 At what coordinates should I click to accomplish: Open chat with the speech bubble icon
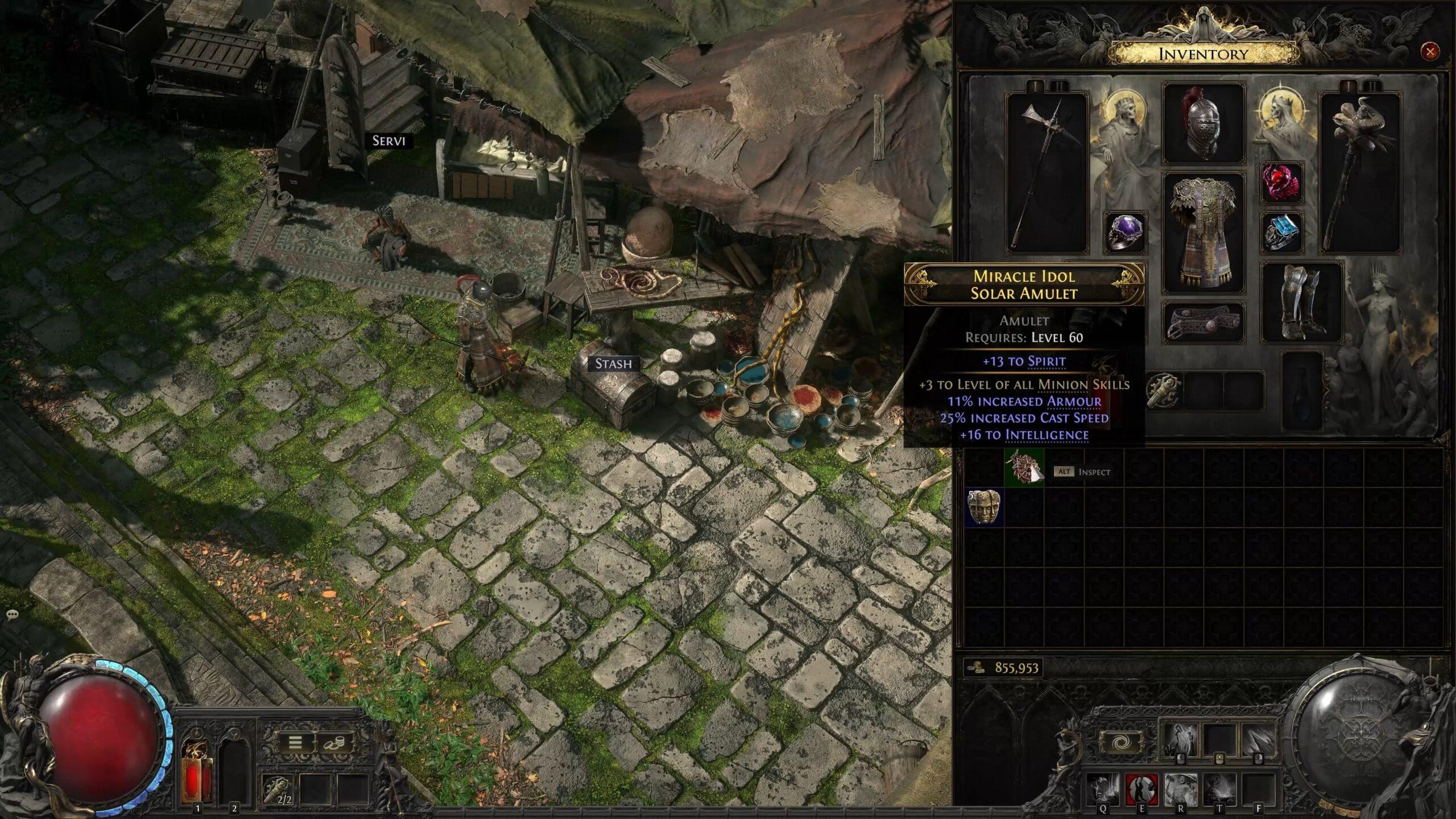[x=13, y=613]
